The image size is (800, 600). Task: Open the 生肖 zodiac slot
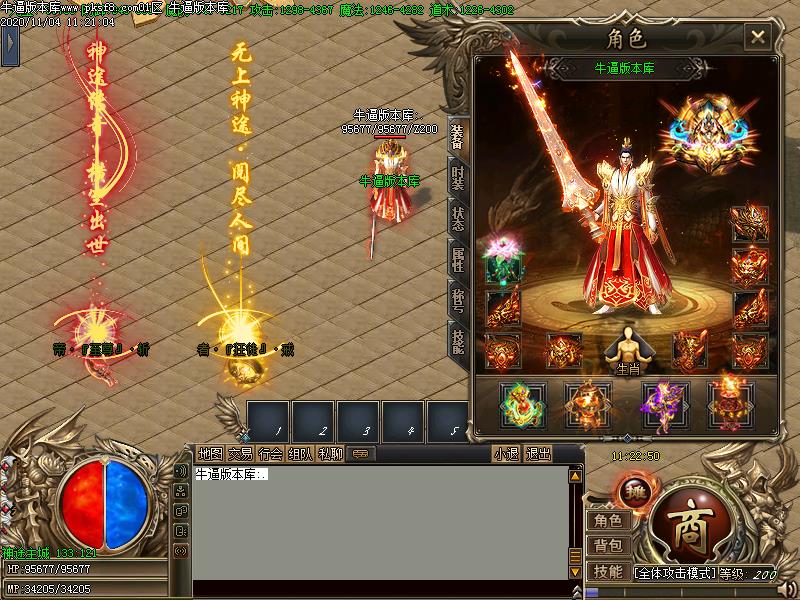627,349
